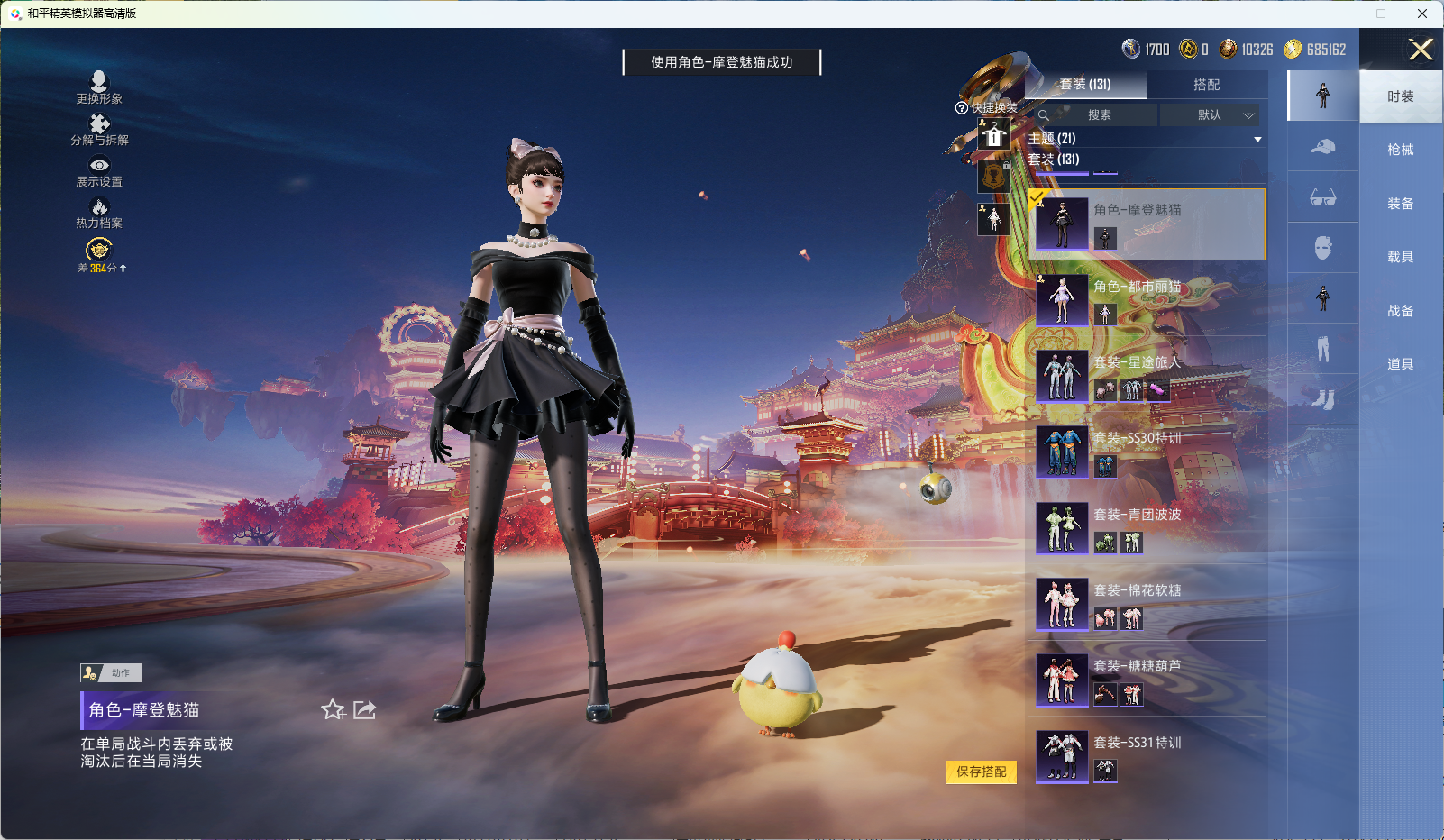The image size is (1444, 840).
Task: Select the 更换形象 sidebar icon
Action: pos(99,82)
